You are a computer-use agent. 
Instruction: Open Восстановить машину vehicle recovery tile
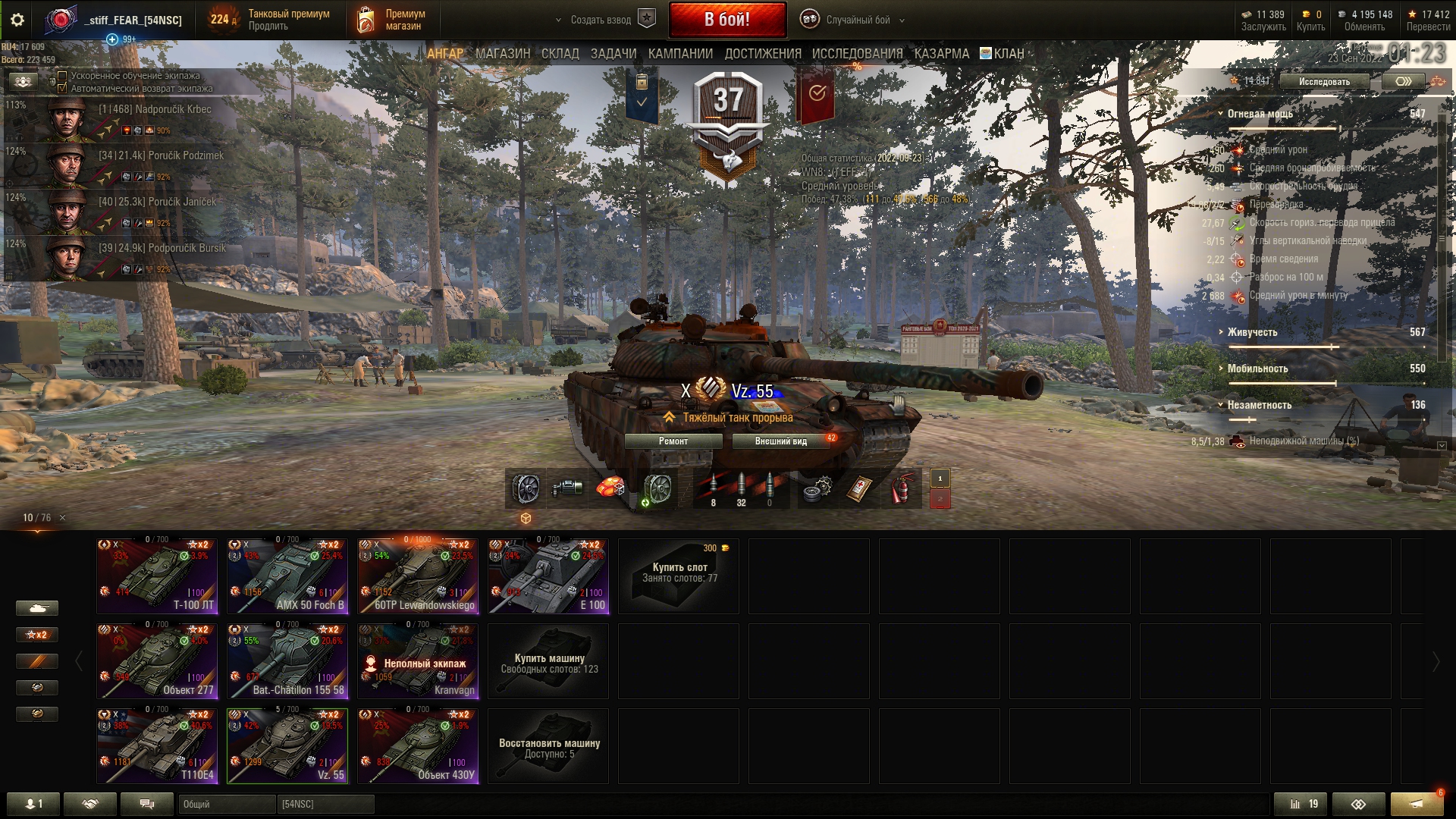pos(548,746)
